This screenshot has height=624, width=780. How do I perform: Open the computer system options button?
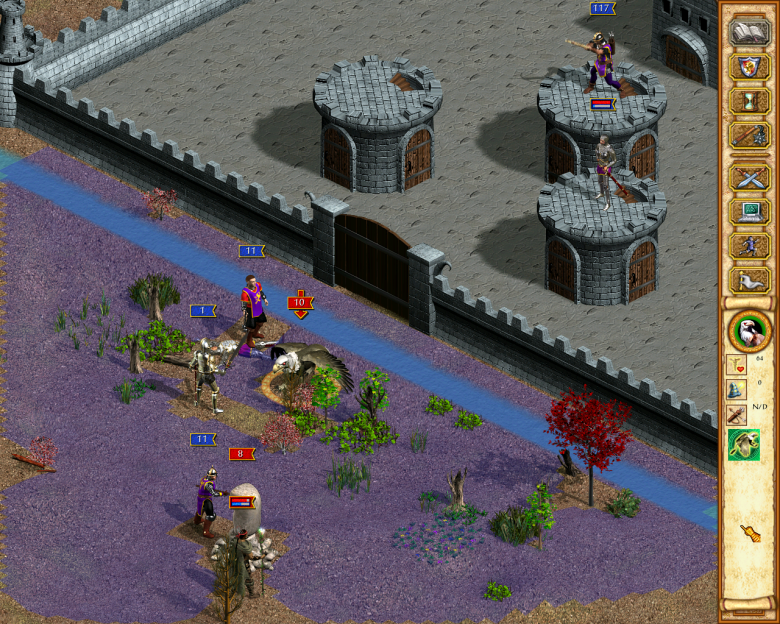pos(748,212)
